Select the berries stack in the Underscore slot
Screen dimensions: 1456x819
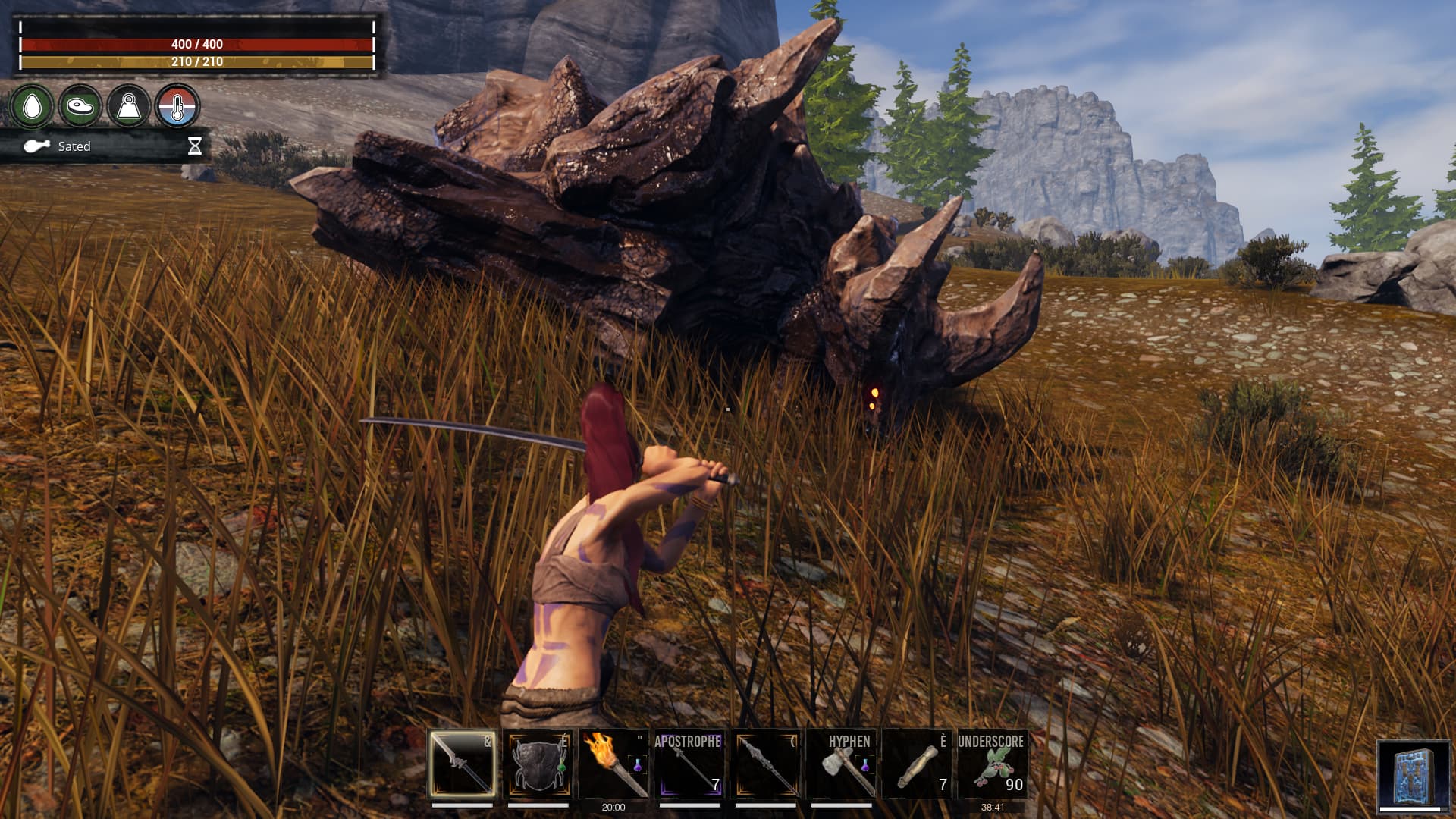(x=993, y=764)
